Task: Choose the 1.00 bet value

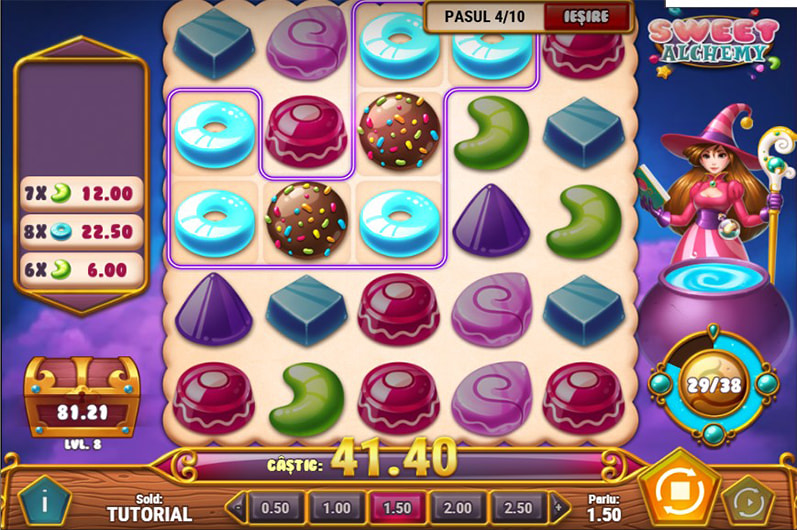Action: [337, 507]
